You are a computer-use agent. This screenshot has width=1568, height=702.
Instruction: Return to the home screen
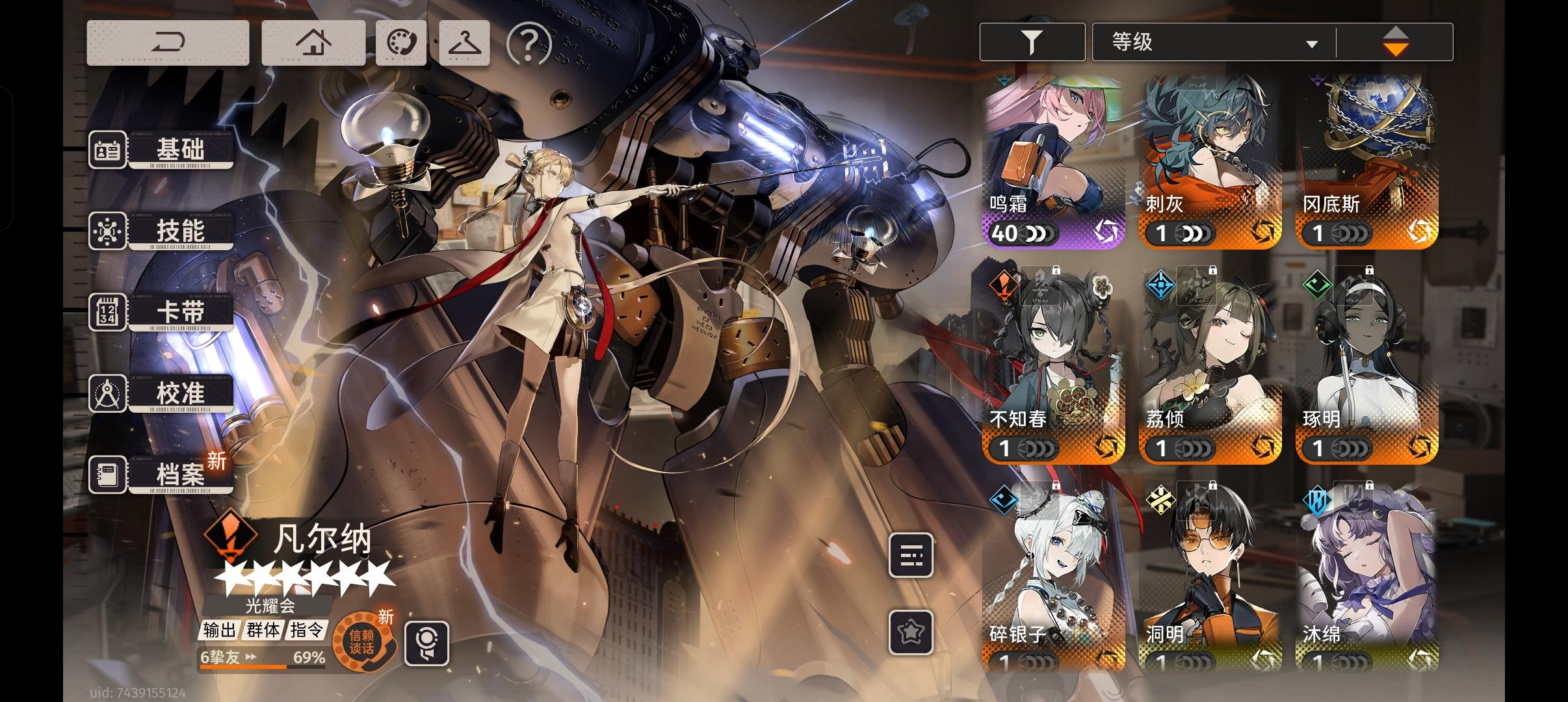313,43
